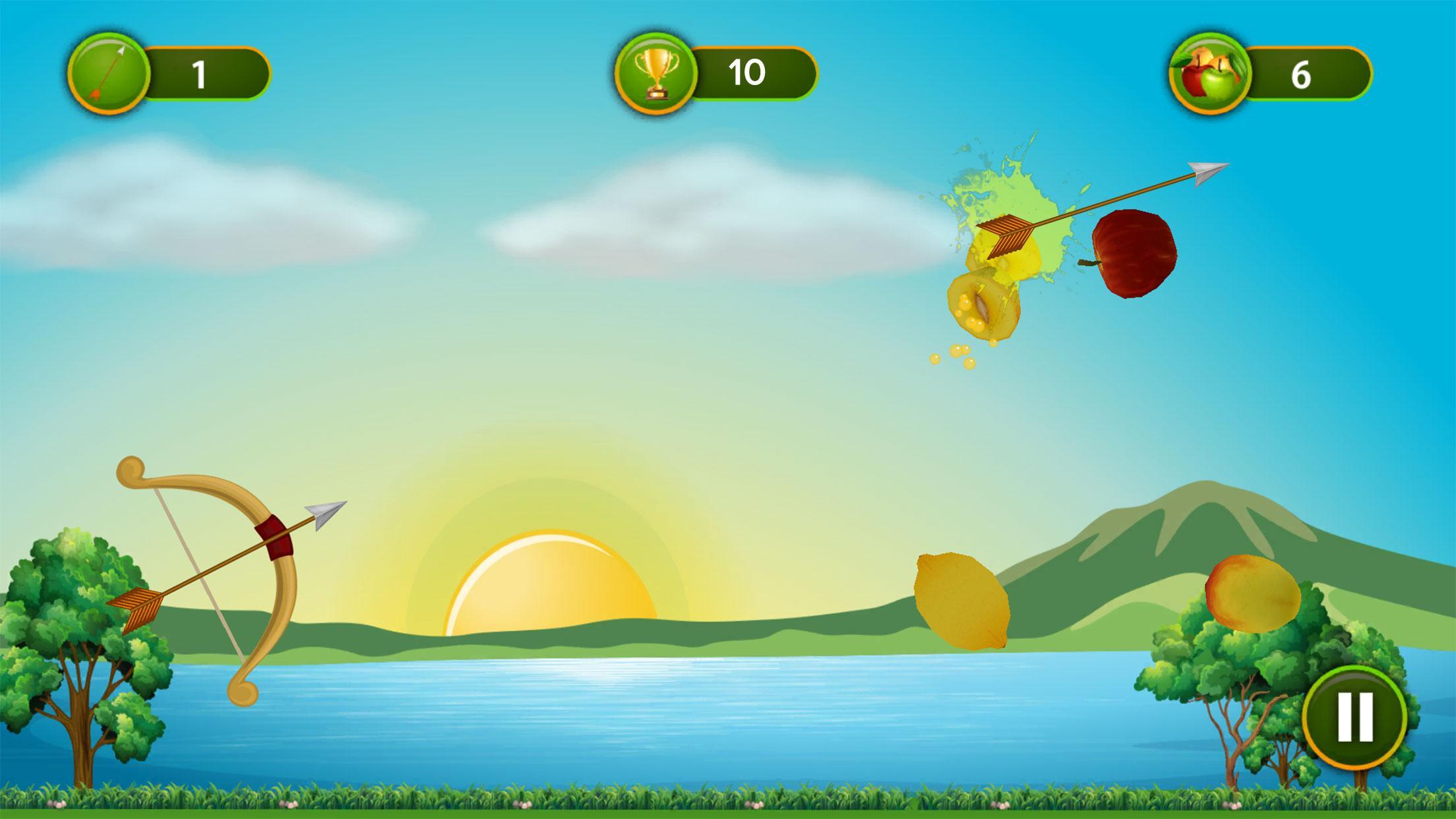
Task: Select the golden trophy score icon
Action: (656, 69)
